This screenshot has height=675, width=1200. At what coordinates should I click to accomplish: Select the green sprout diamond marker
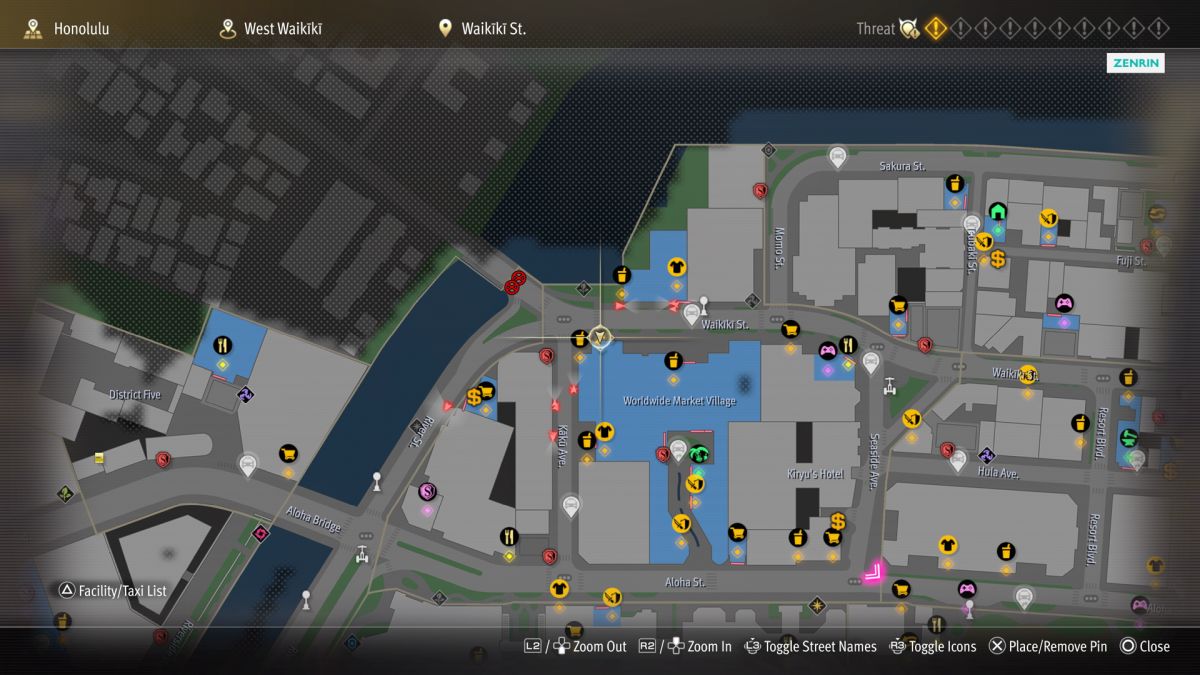tap(66, 494)
